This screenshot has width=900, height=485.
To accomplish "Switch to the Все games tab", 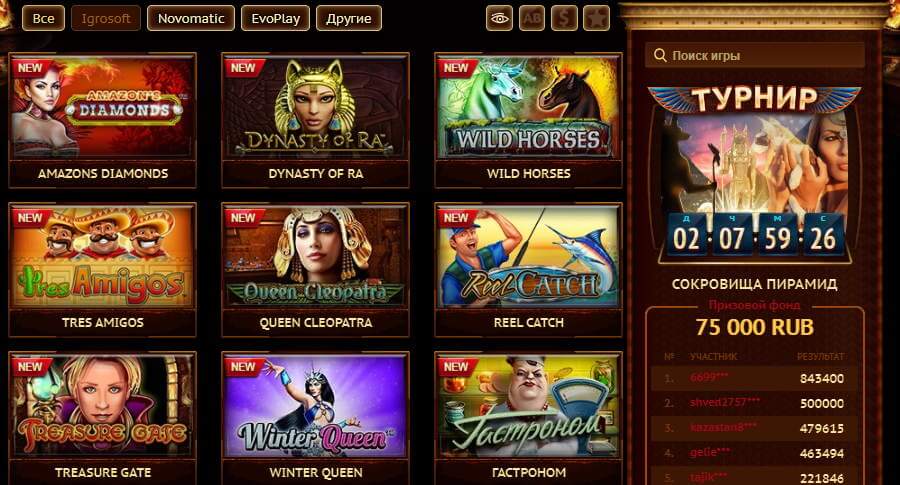I will click(42, 18).
